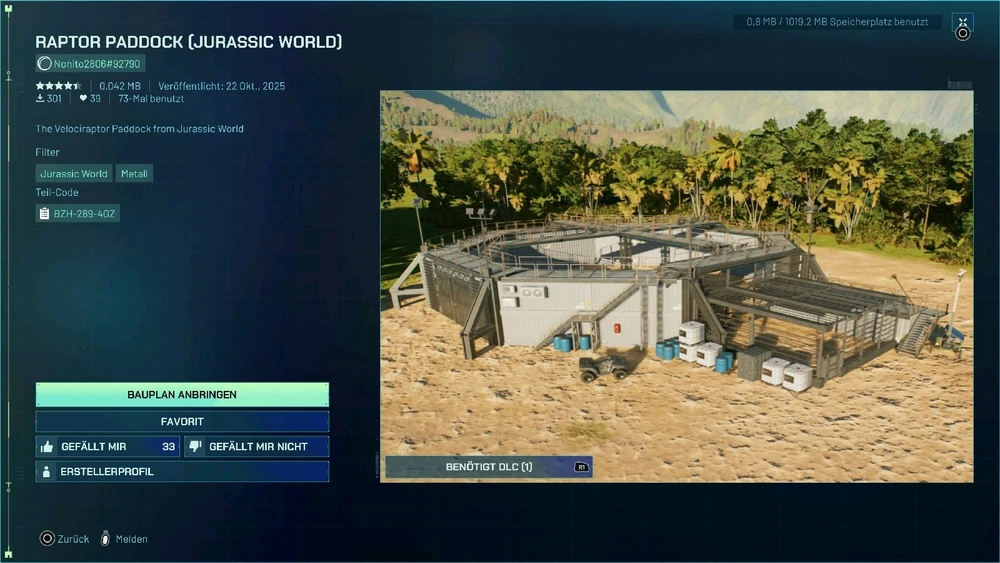Apply the blueprint with Bauplan Anbringen
This screenshot has width=1000, height=563.
pyautogui.click(x=182, y=395)
